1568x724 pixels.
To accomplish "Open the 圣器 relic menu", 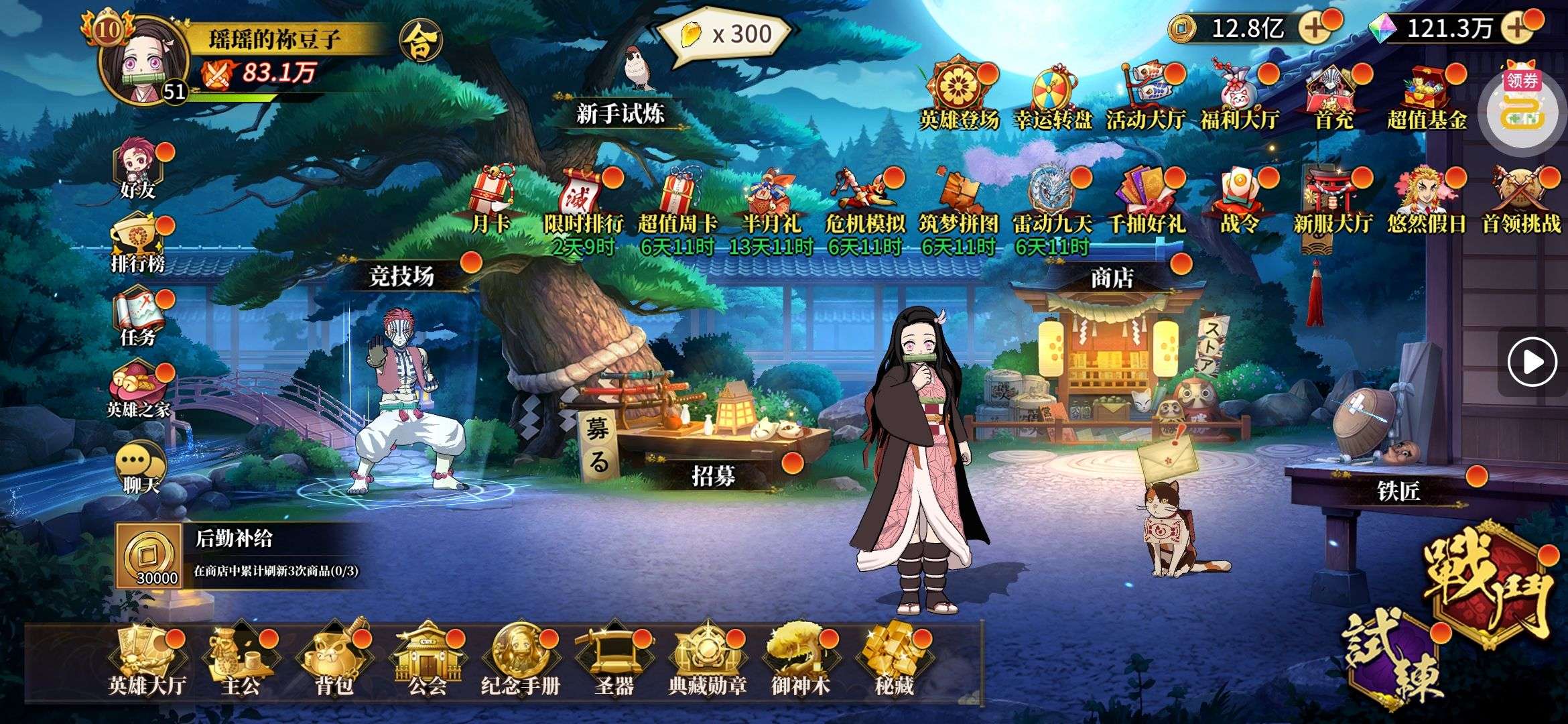I will click(613, 660).
